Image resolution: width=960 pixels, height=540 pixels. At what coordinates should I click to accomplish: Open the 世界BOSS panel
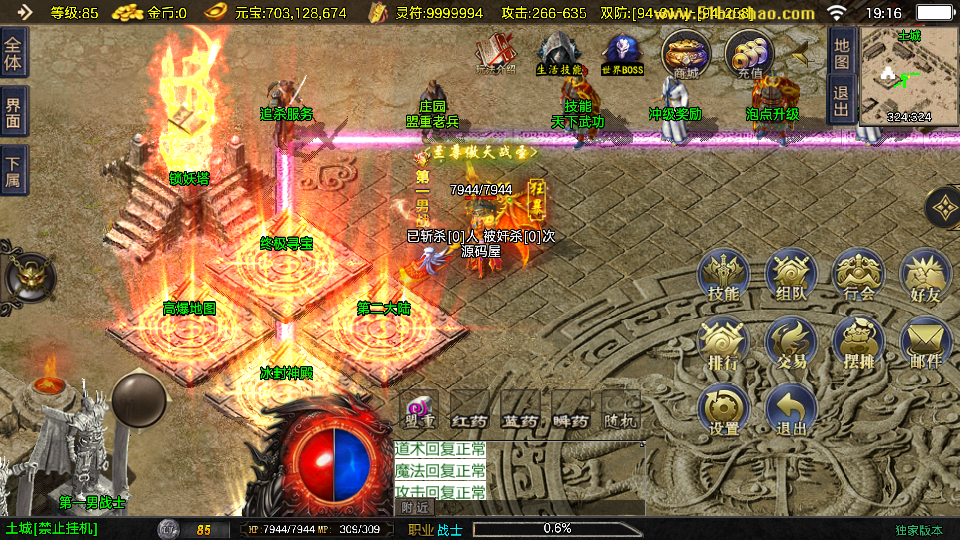pyautogui.click(x=622, y=53)
